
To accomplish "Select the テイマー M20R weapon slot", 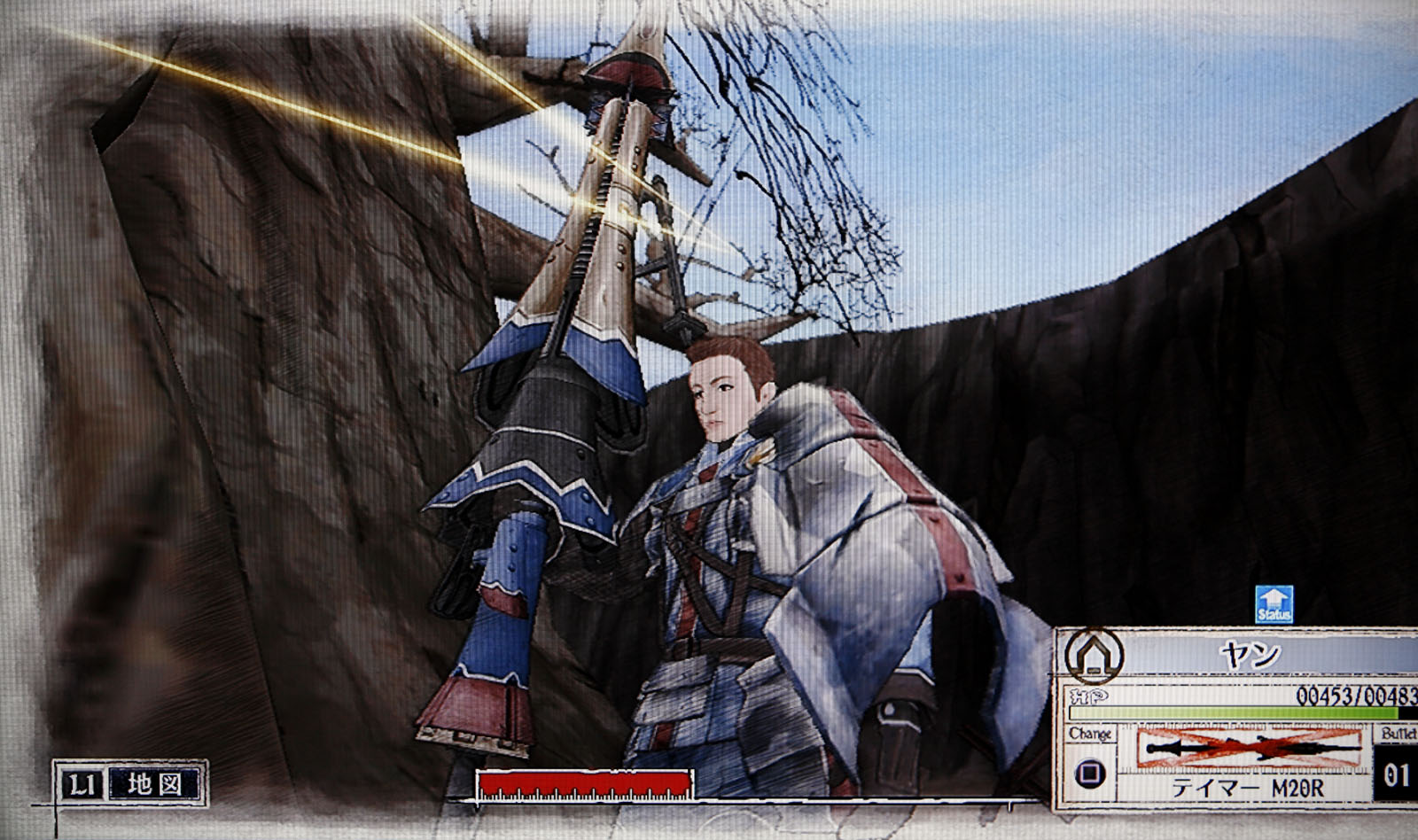I will click(x=1250, y=759).
